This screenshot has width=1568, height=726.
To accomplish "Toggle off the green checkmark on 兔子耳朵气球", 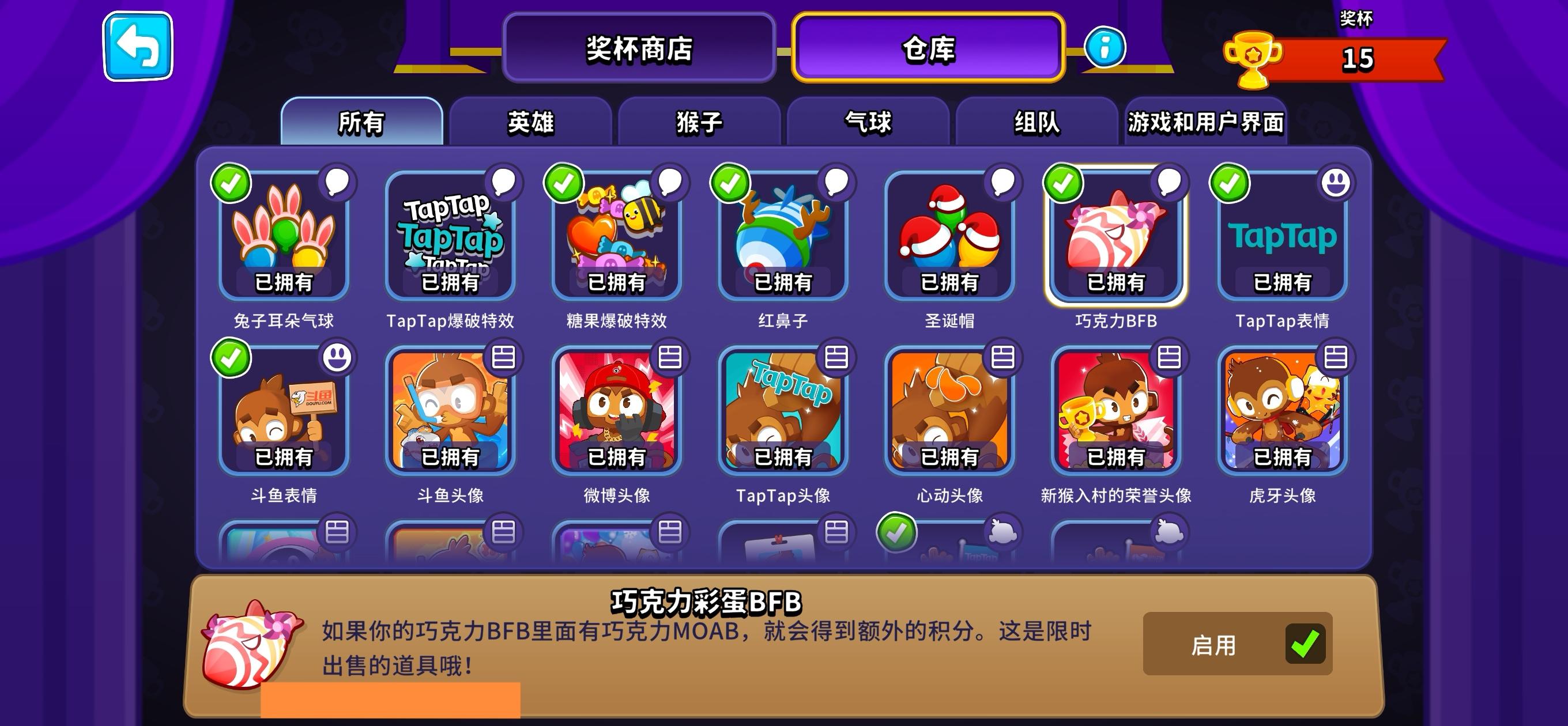I will (x=230, y=184).
